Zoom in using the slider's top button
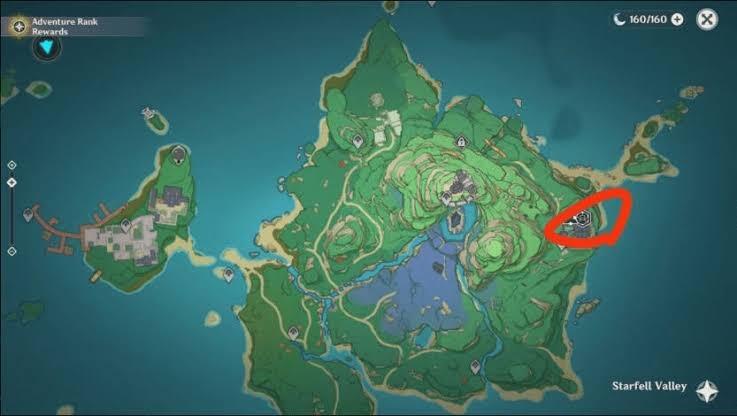Viewport: 737px width, 416px height. (x=11, y=165)
